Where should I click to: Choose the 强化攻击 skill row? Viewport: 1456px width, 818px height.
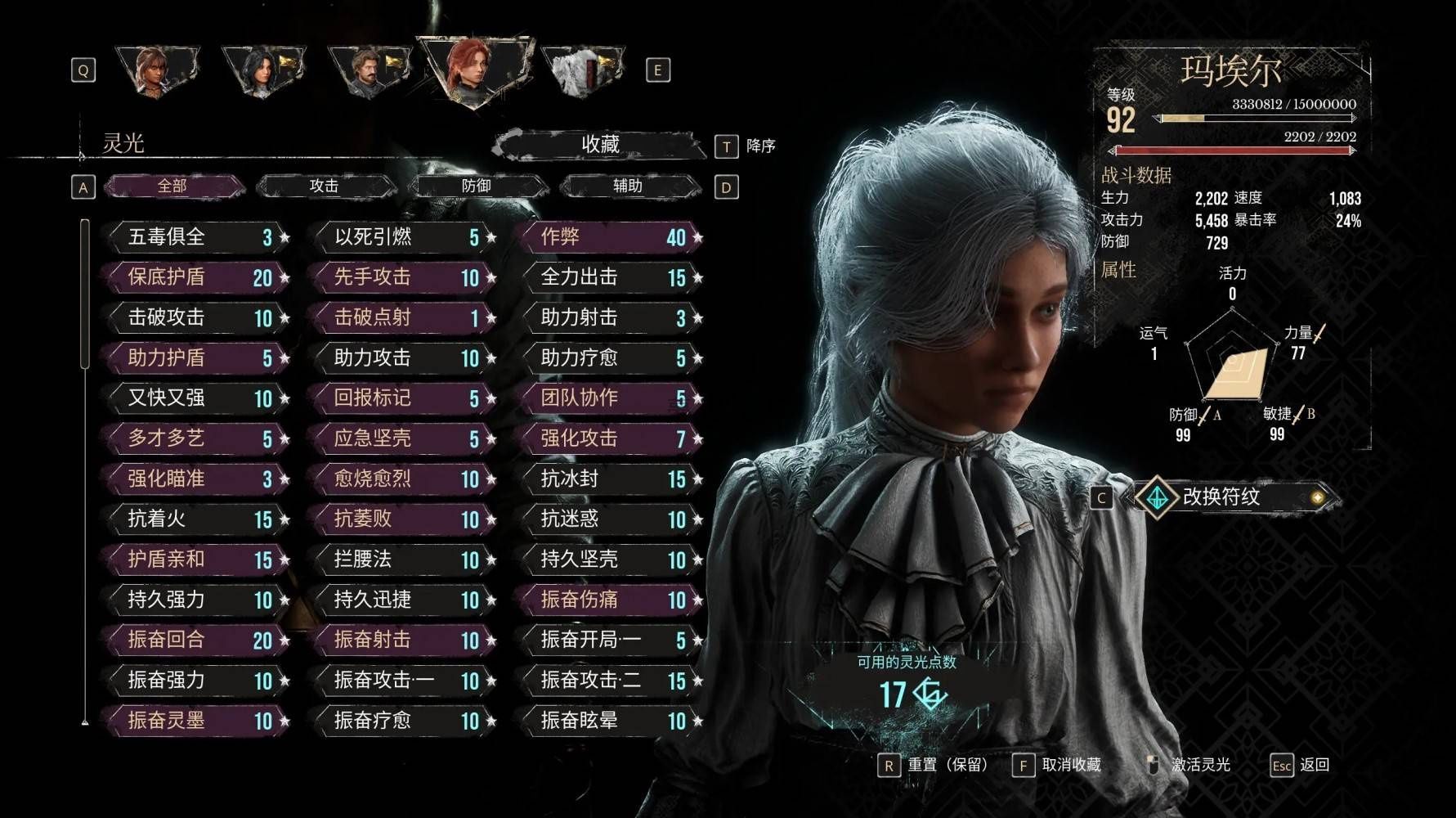[609, 438]
